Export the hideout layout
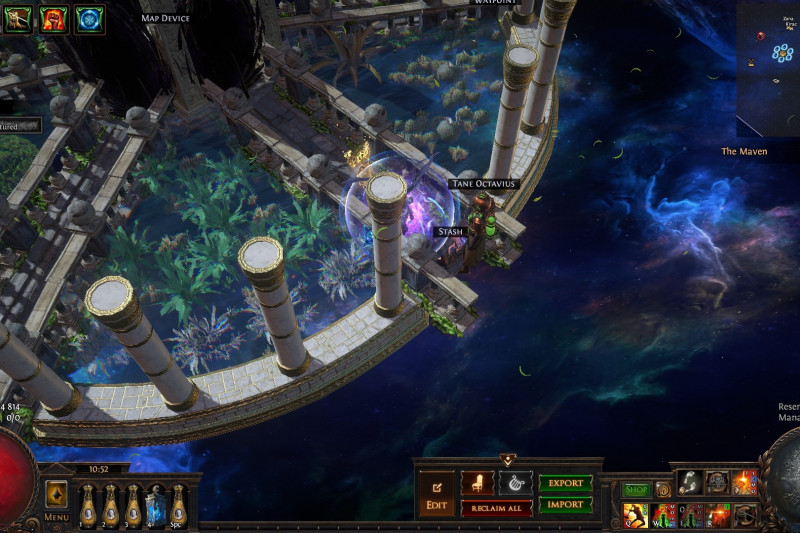The height and width of the screenshot is (533, 800). (x=565, y=483)
